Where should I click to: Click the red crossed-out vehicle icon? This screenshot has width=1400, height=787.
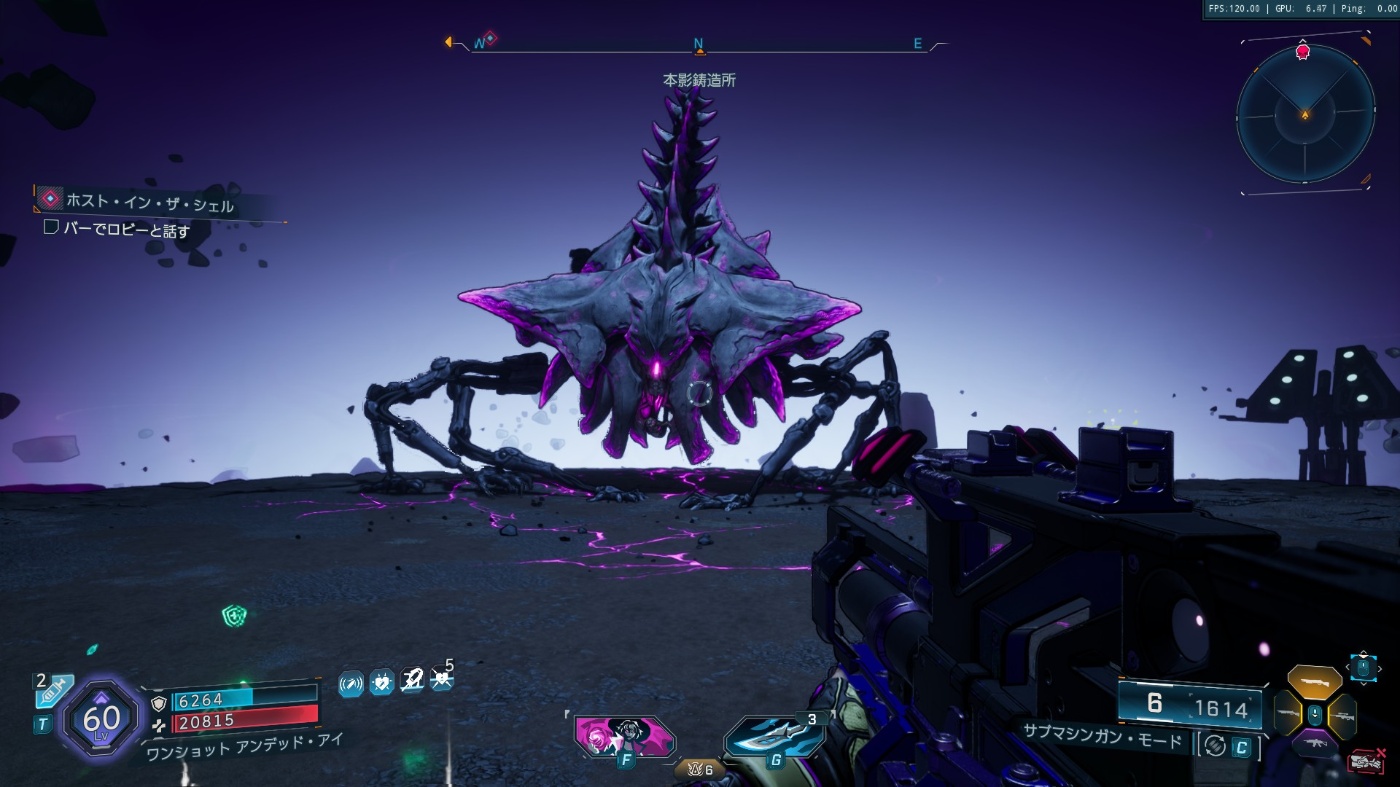click(1365, 762)
